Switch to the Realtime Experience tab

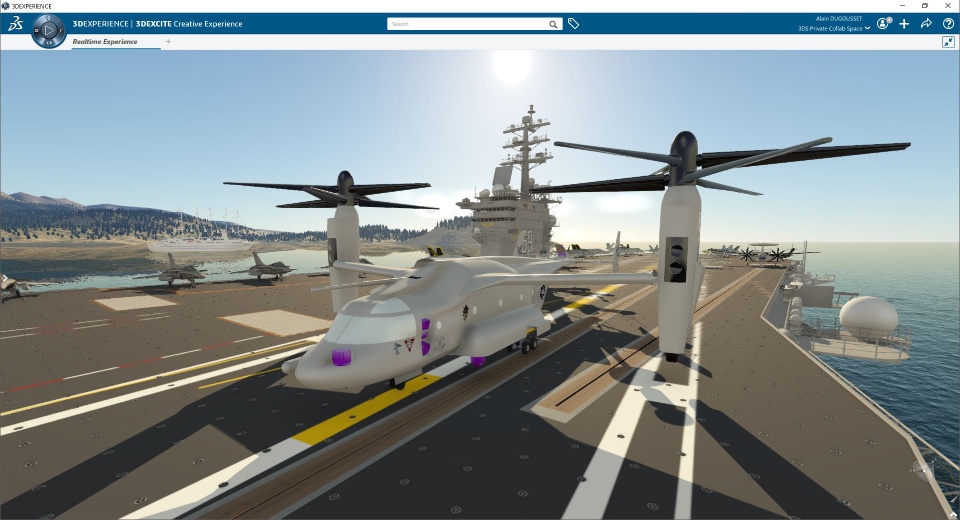pyautogui.click(x=104, y=42)
